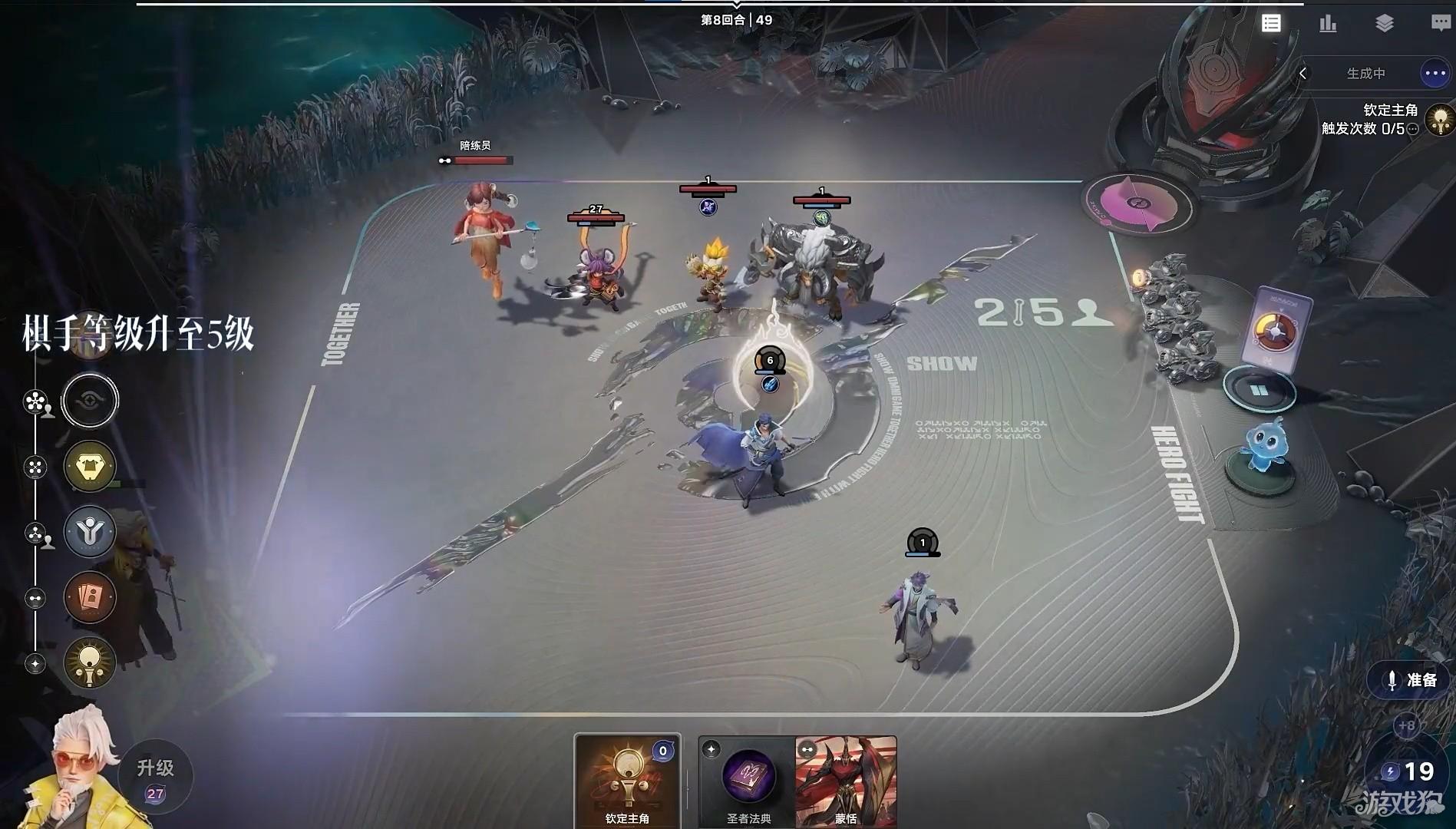Open the 钦定主角 lightbulb icon at top right
The image size is (1456, 829).
[x=1440, y=121]
